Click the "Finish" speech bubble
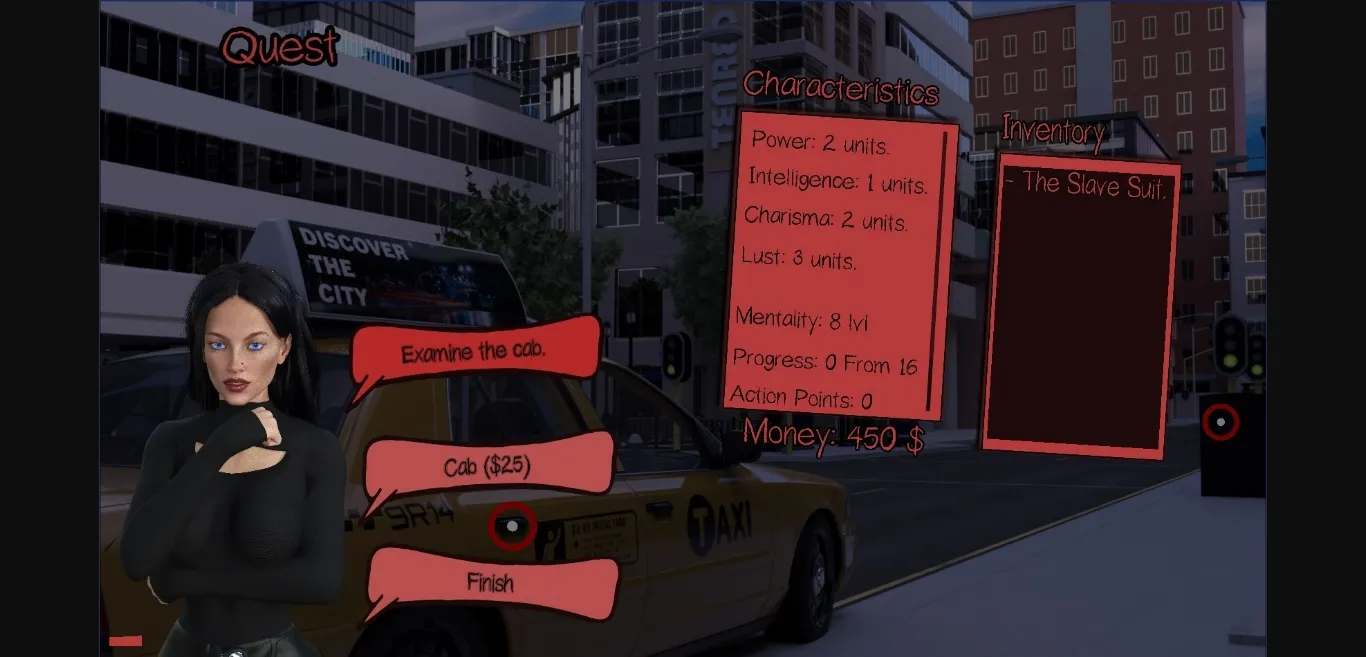1366x657 pixels. point(490,581)
